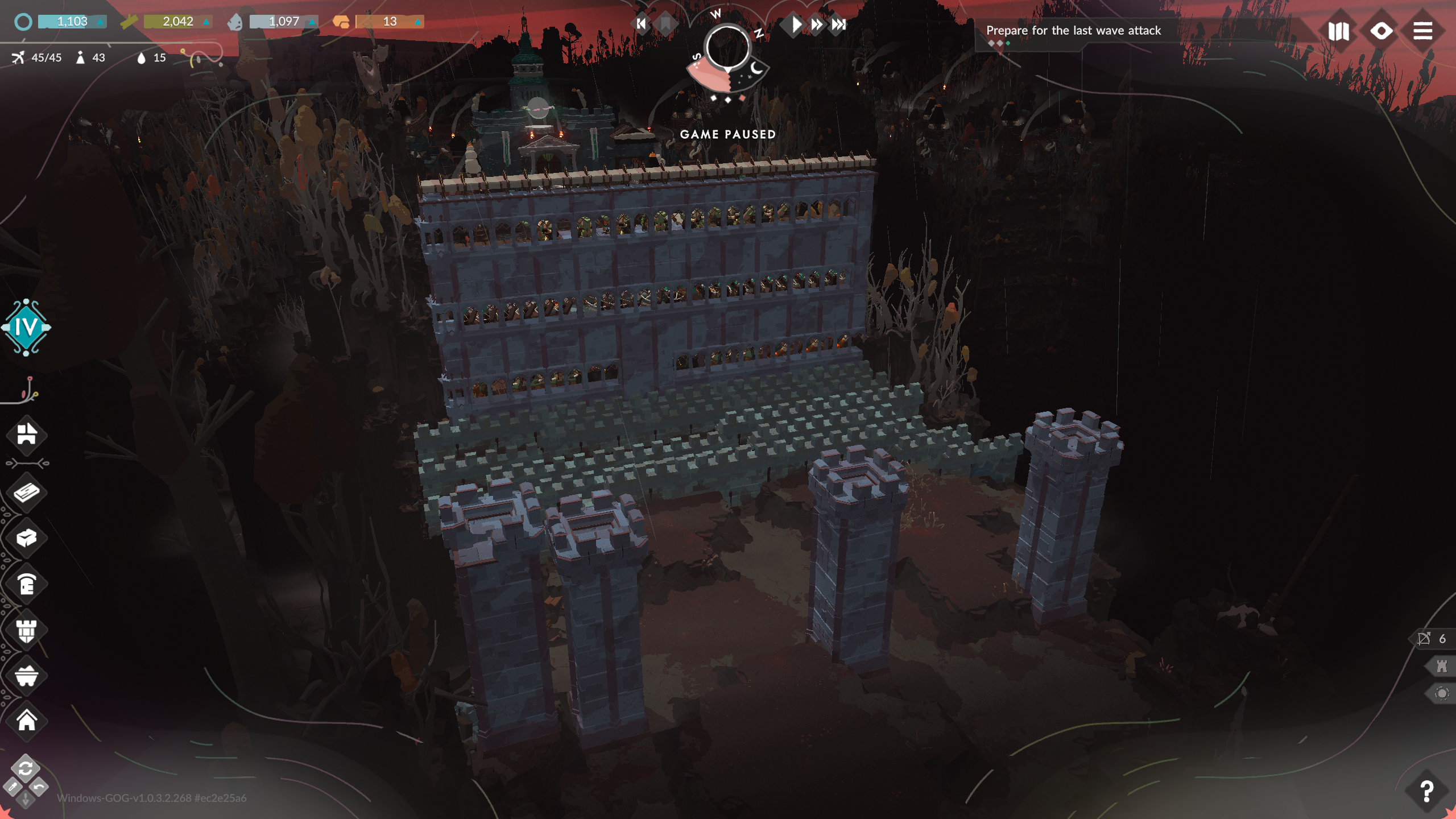
Task: Open the castle tower defenses category
Action: [x=27, y=630]
